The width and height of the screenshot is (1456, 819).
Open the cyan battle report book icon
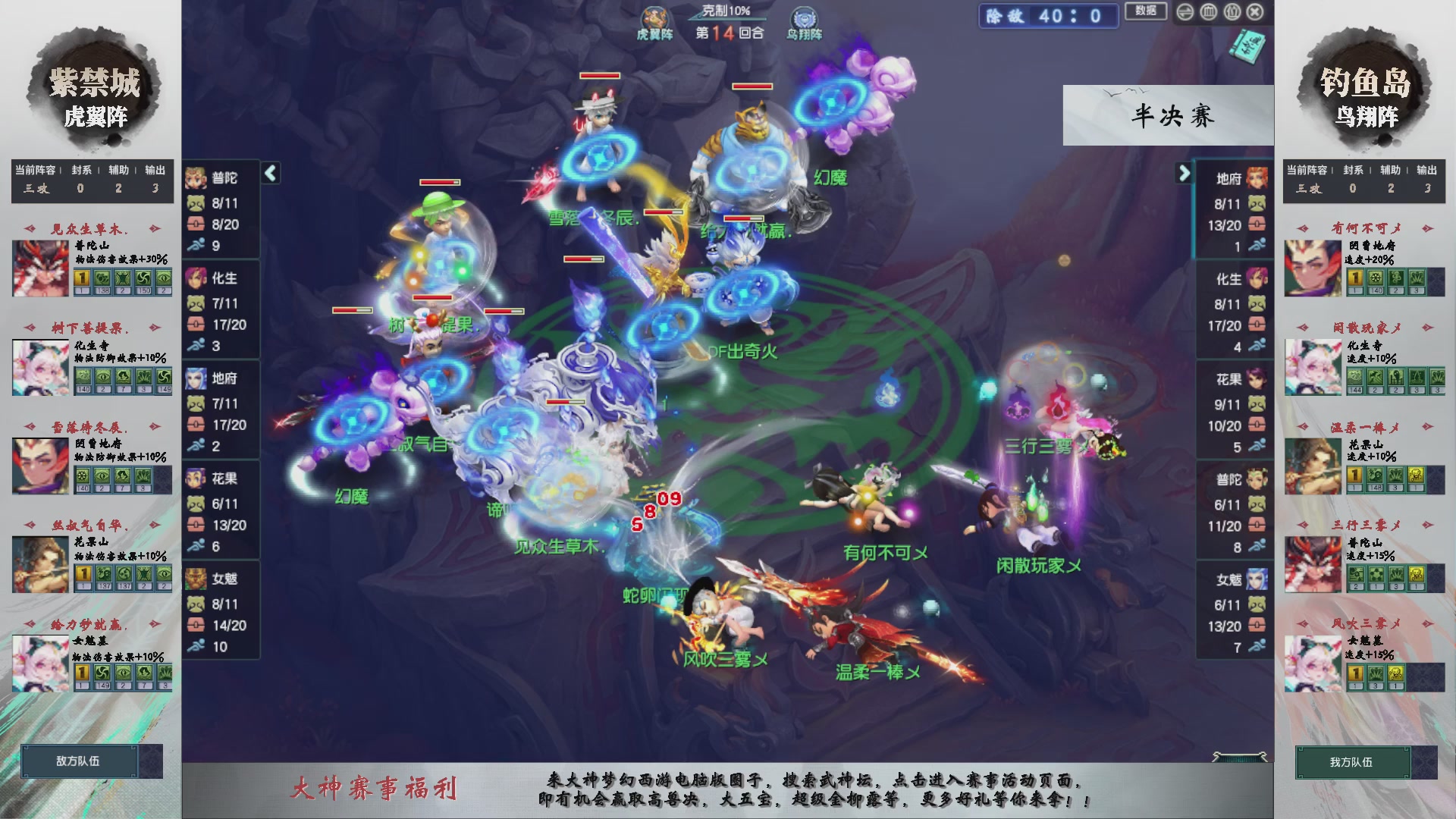coord(1249,47)
